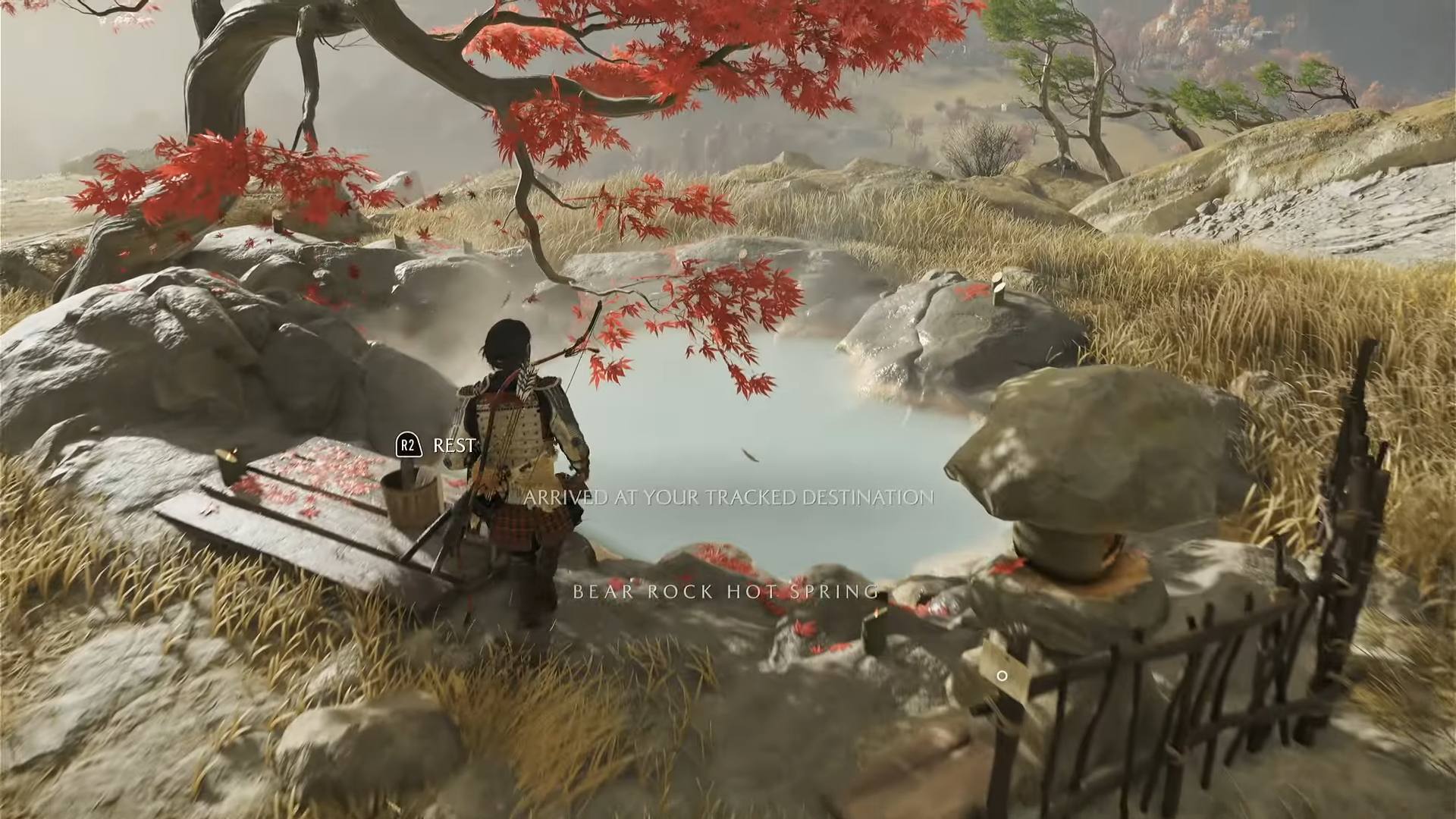
Task: Toggle the REST interaction prompt
Action: pos(432,446)
